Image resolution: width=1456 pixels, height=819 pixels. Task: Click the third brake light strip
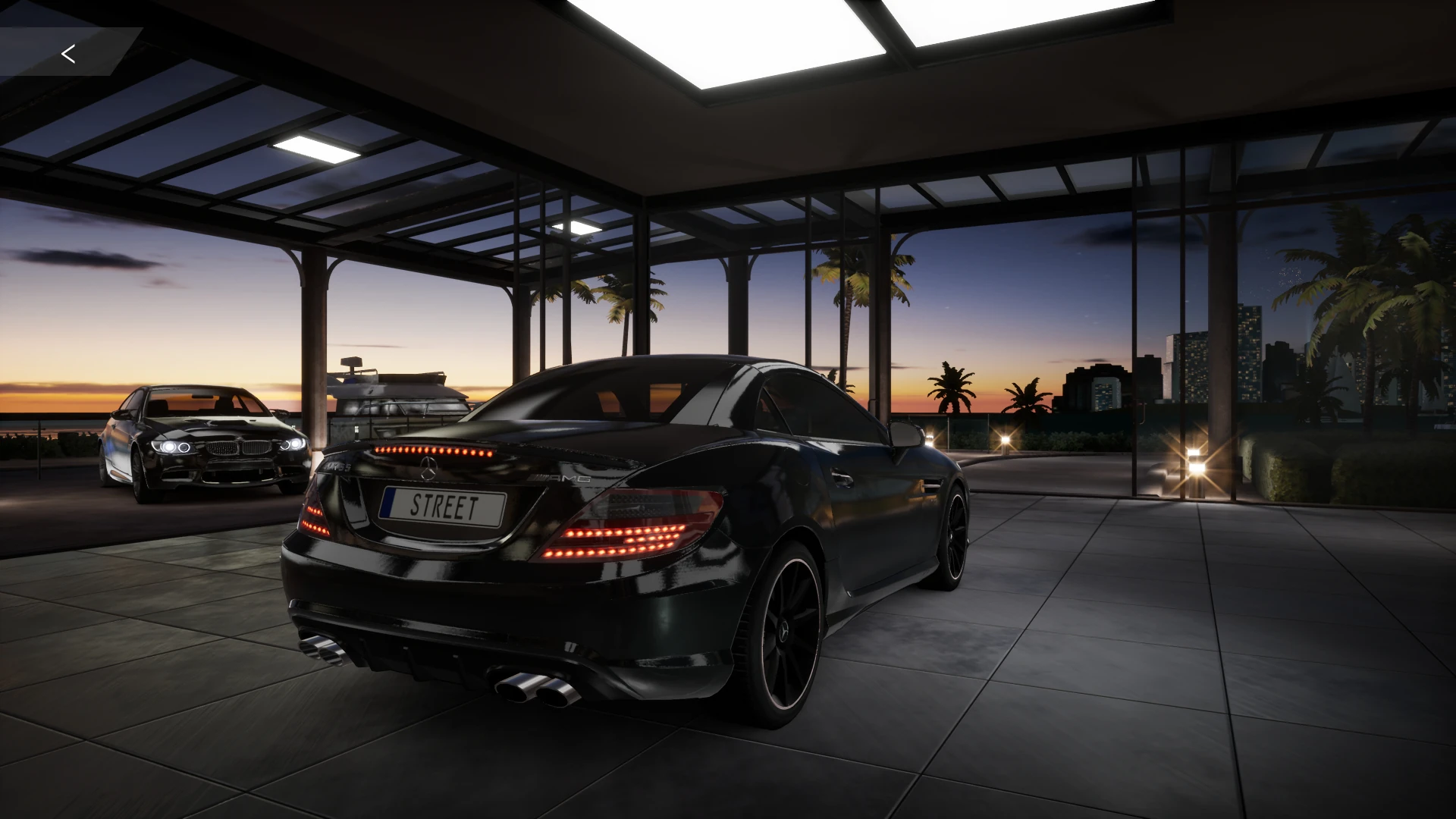pos(432,449)
